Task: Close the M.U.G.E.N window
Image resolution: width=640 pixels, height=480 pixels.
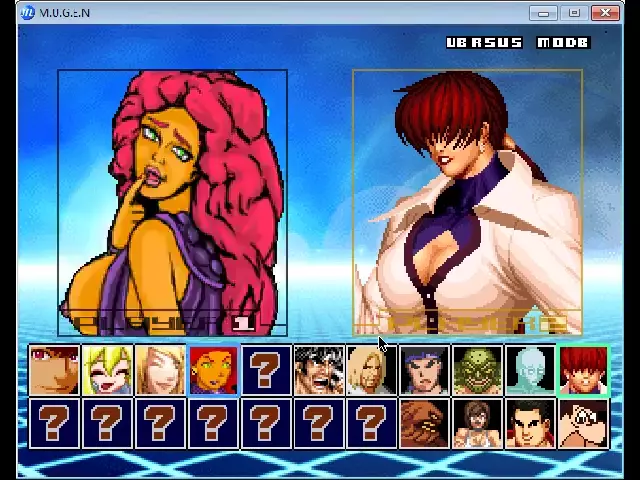Action: tap(606, 13)
